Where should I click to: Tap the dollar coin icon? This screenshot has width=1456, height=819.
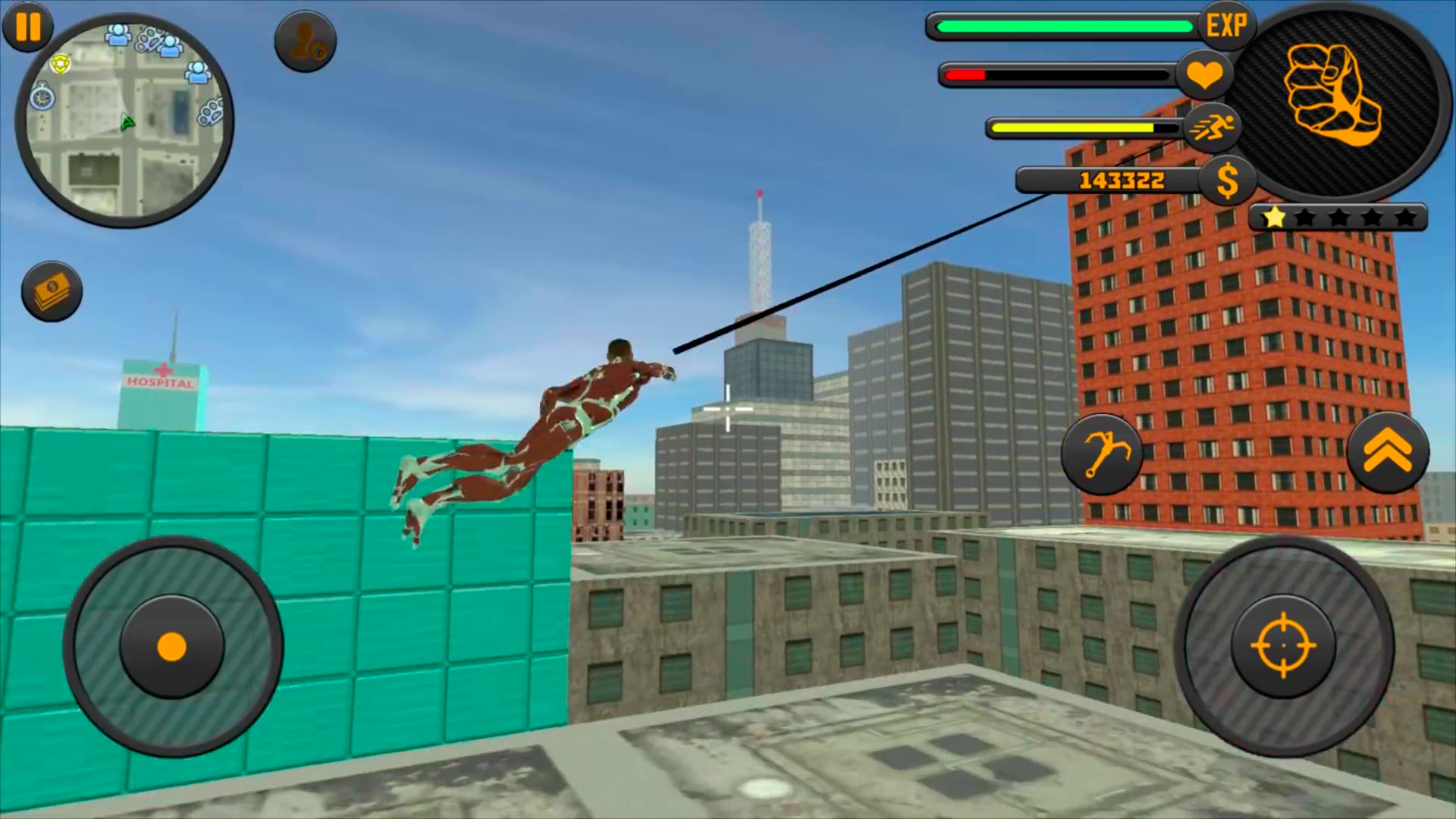pyautogui.click(x=1227, y=180)
